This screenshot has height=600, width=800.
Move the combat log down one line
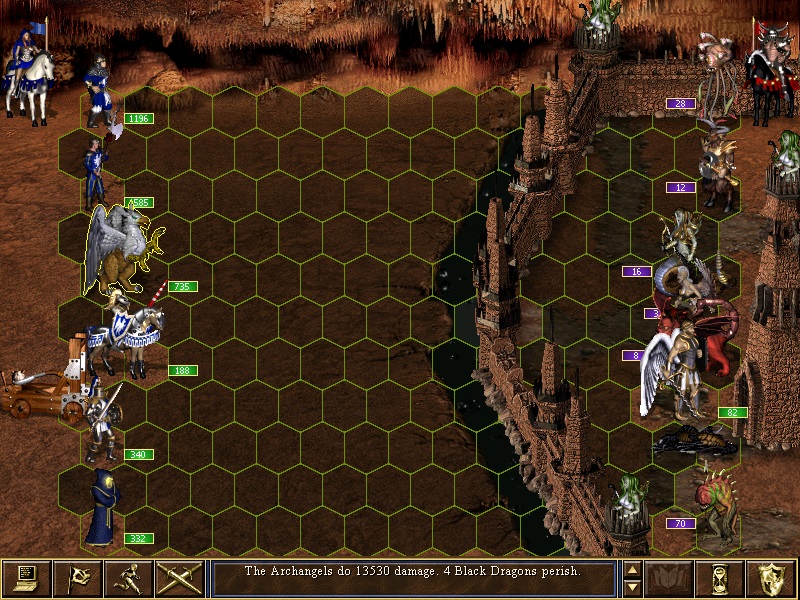(x=632, y=586)
